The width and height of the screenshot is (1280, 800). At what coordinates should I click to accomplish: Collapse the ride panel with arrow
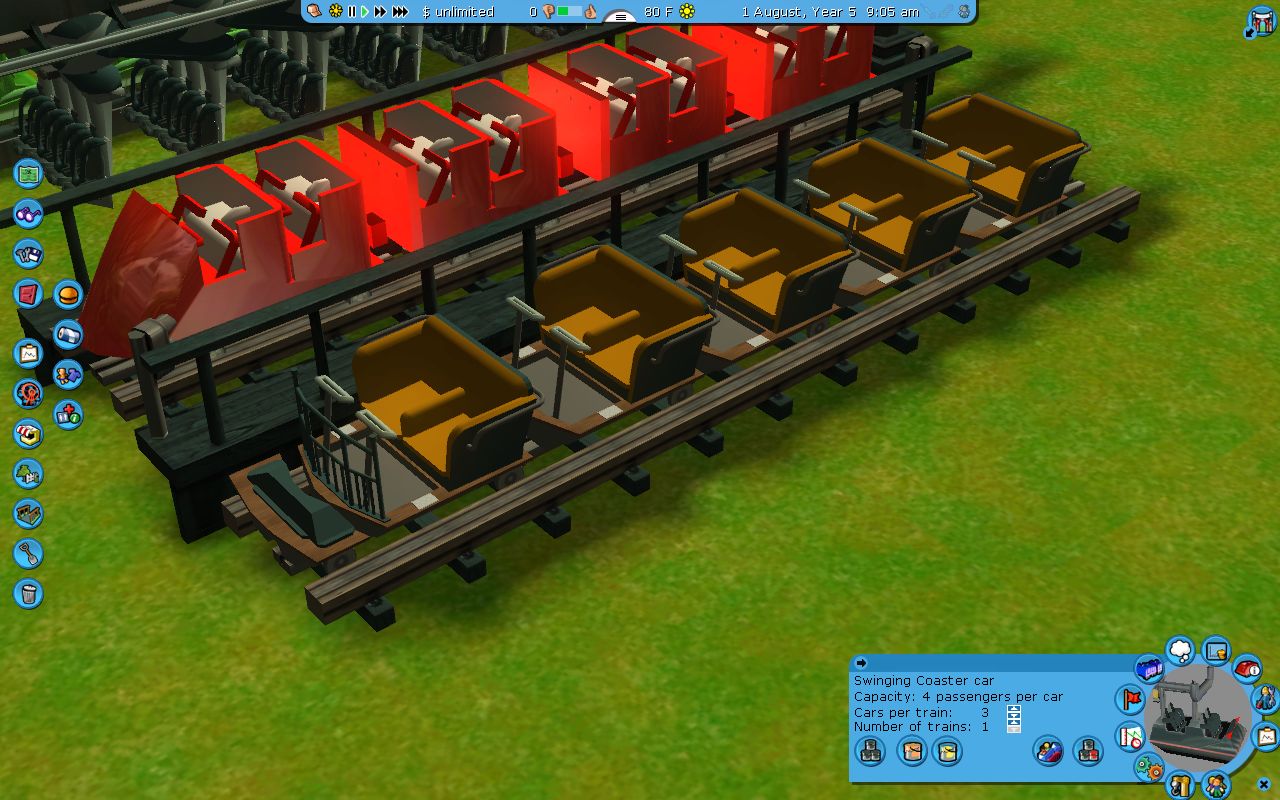[861, 663]
